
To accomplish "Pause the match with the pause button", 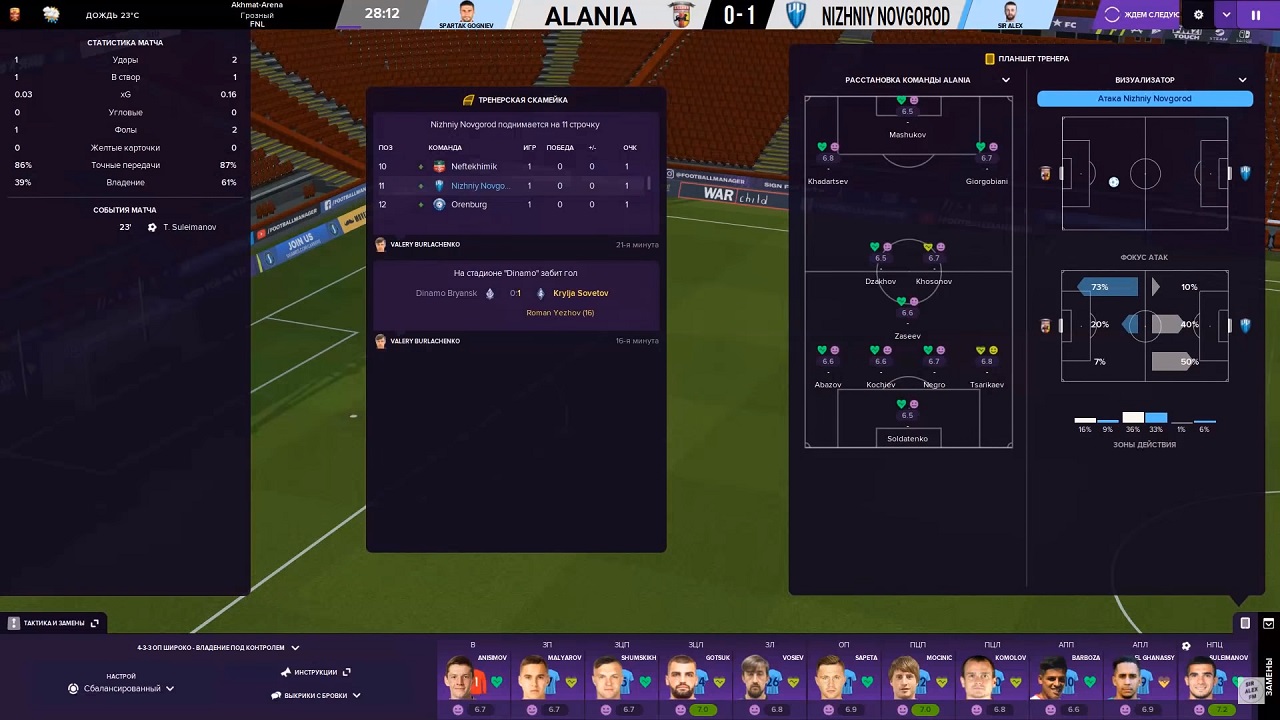I will [1256, 15].
